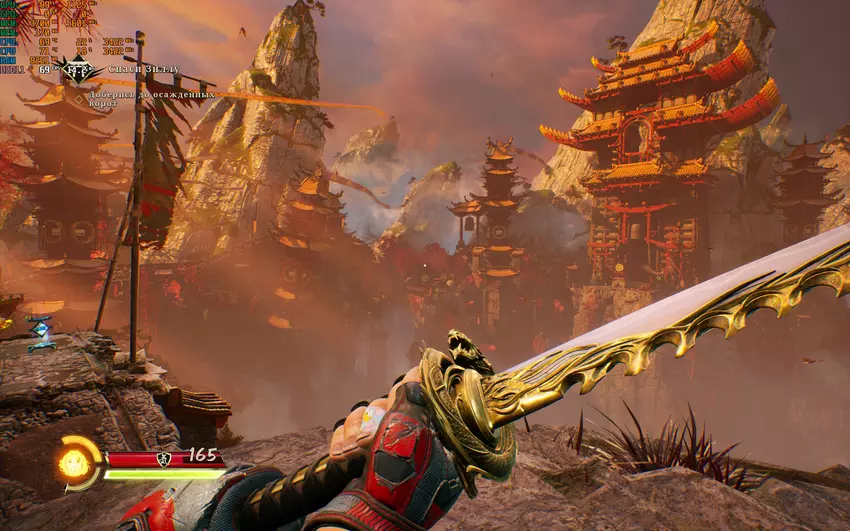Click the objective emblem beside Спаси Зиллу
The width and height of the screenshot is (850, 531).
[x=78, y=69]
